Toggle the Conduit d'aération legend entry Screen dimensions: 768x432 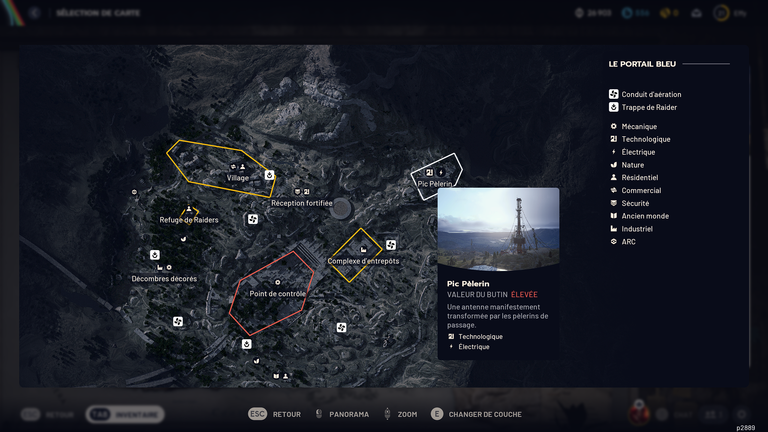[650, 95]
